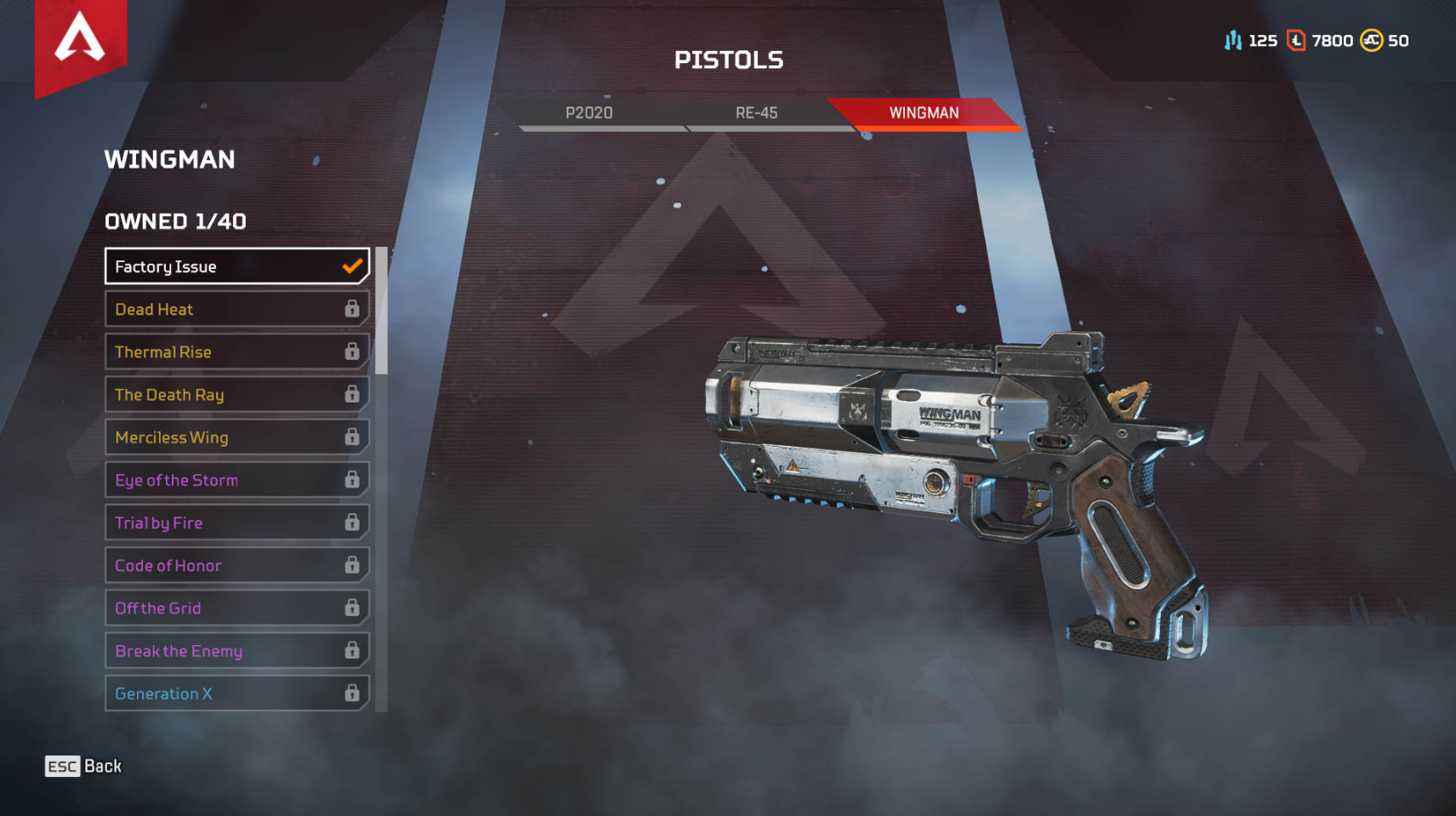Screen dimensions: 1456x816
Task: Choose the Dead Heat skin
Action: click(236, 309)
